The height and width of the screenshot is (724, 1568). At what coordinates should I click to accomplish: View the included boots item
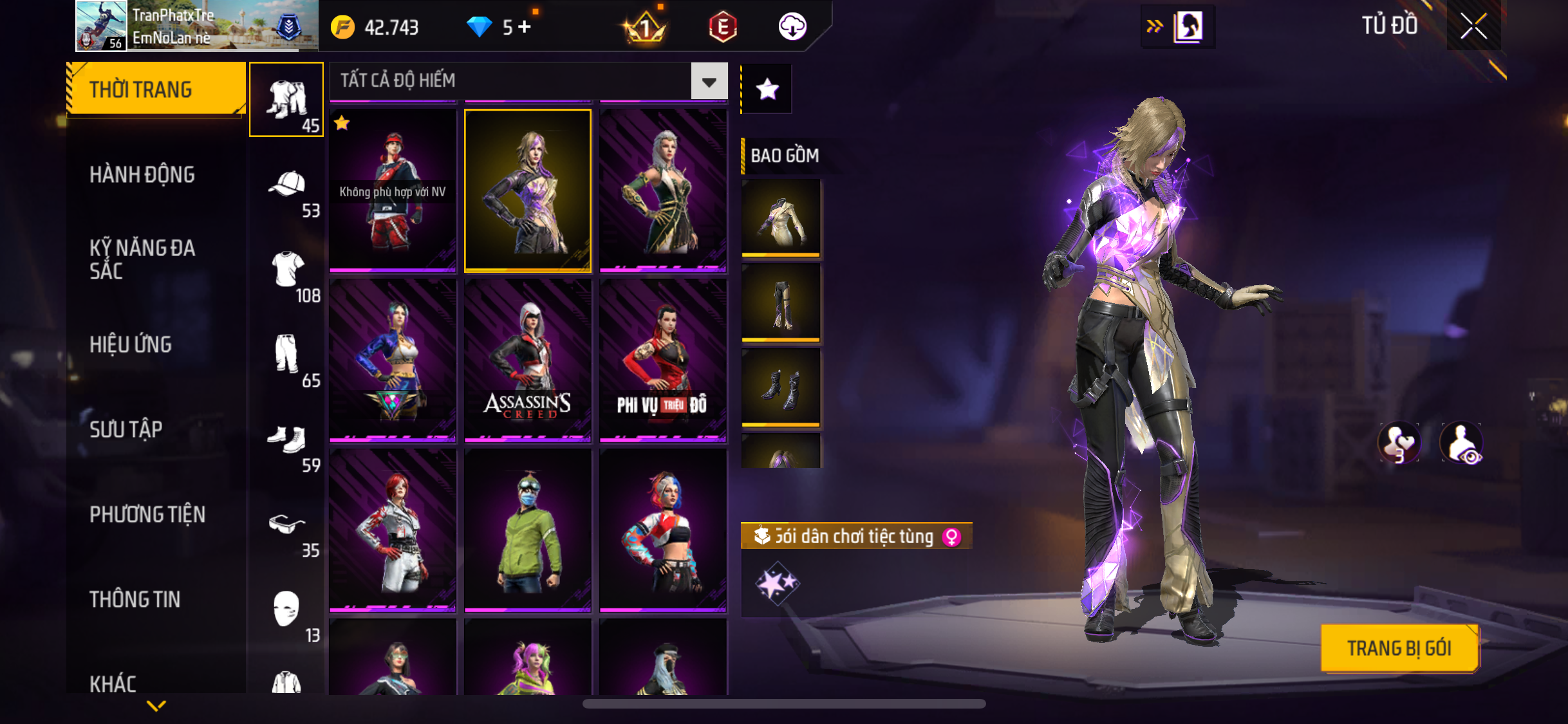[x=781, y=387]
